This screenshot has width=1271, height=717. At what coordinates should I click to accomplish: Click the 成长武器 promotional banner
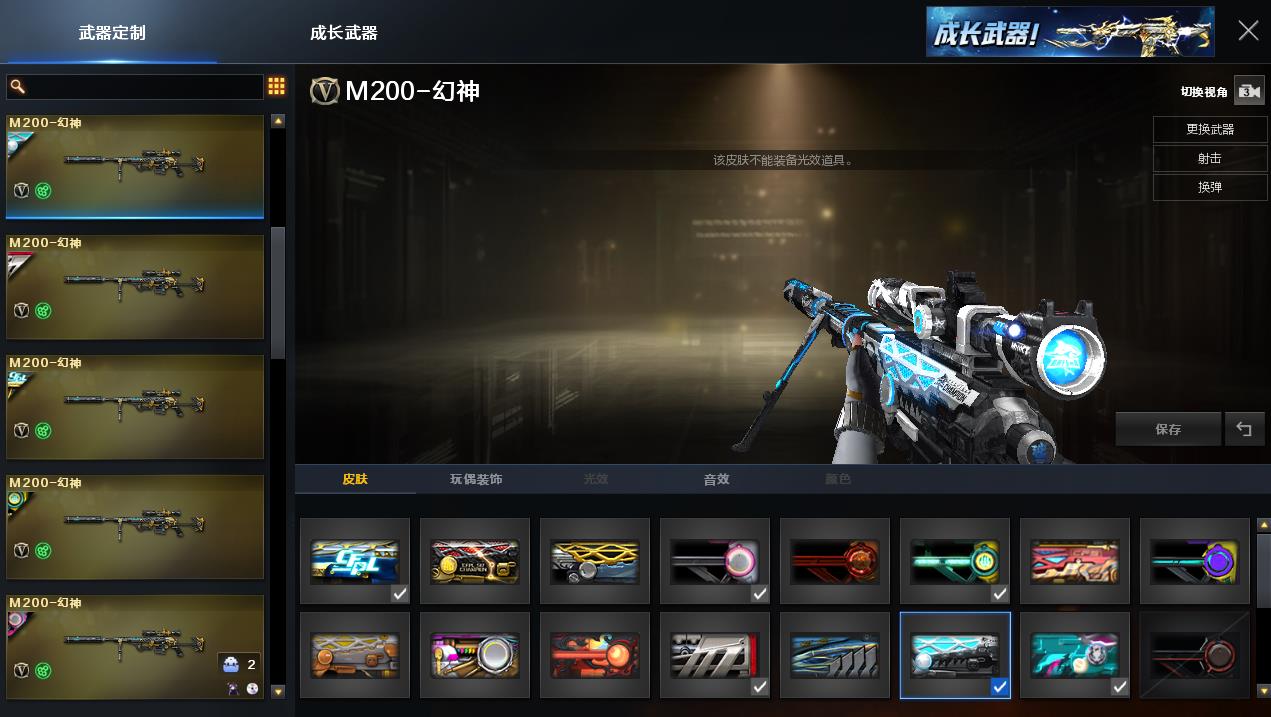pos(1069,32)
